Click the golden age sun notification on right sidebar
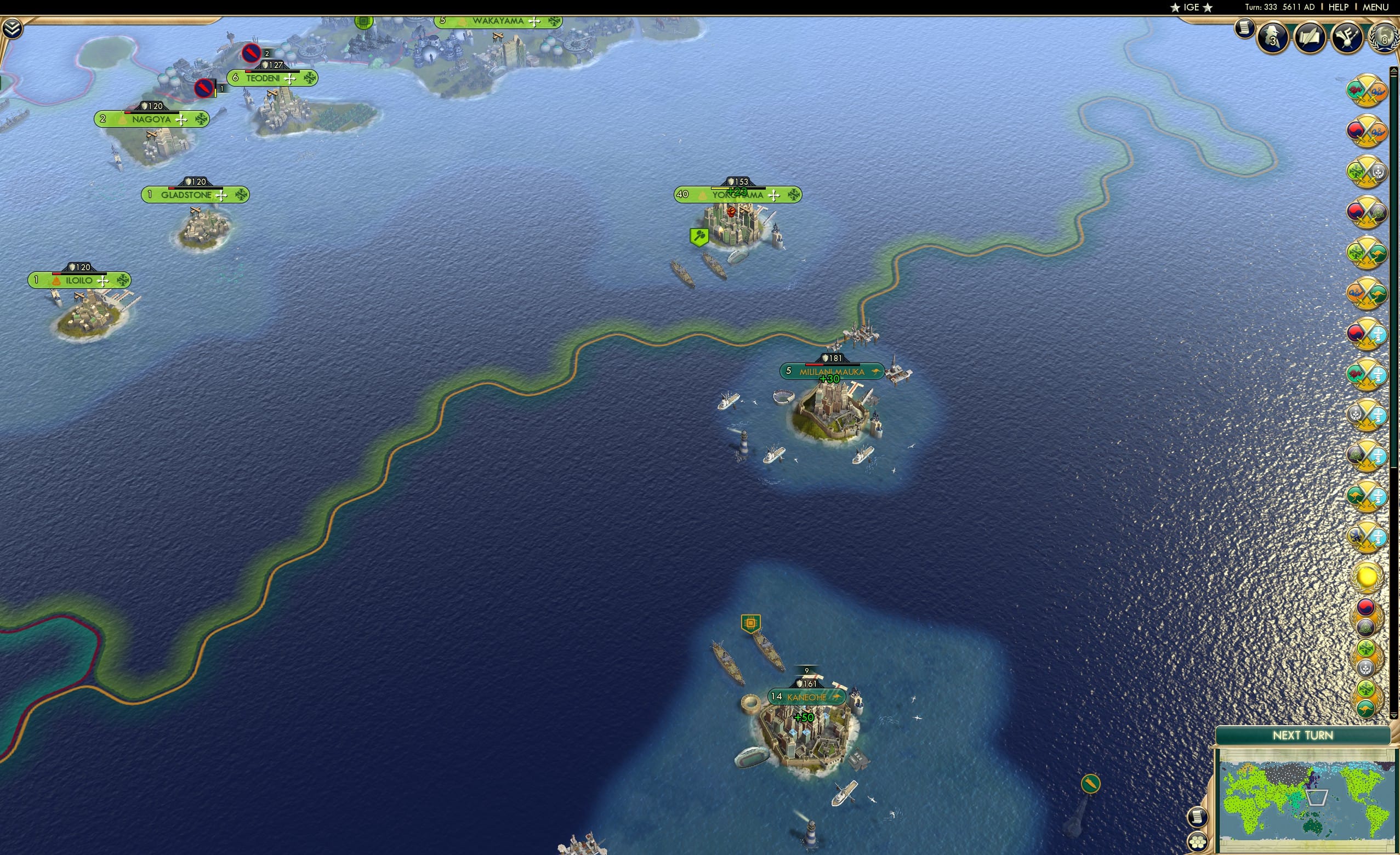1400x855 pixels. click(x=1368, y=577)
